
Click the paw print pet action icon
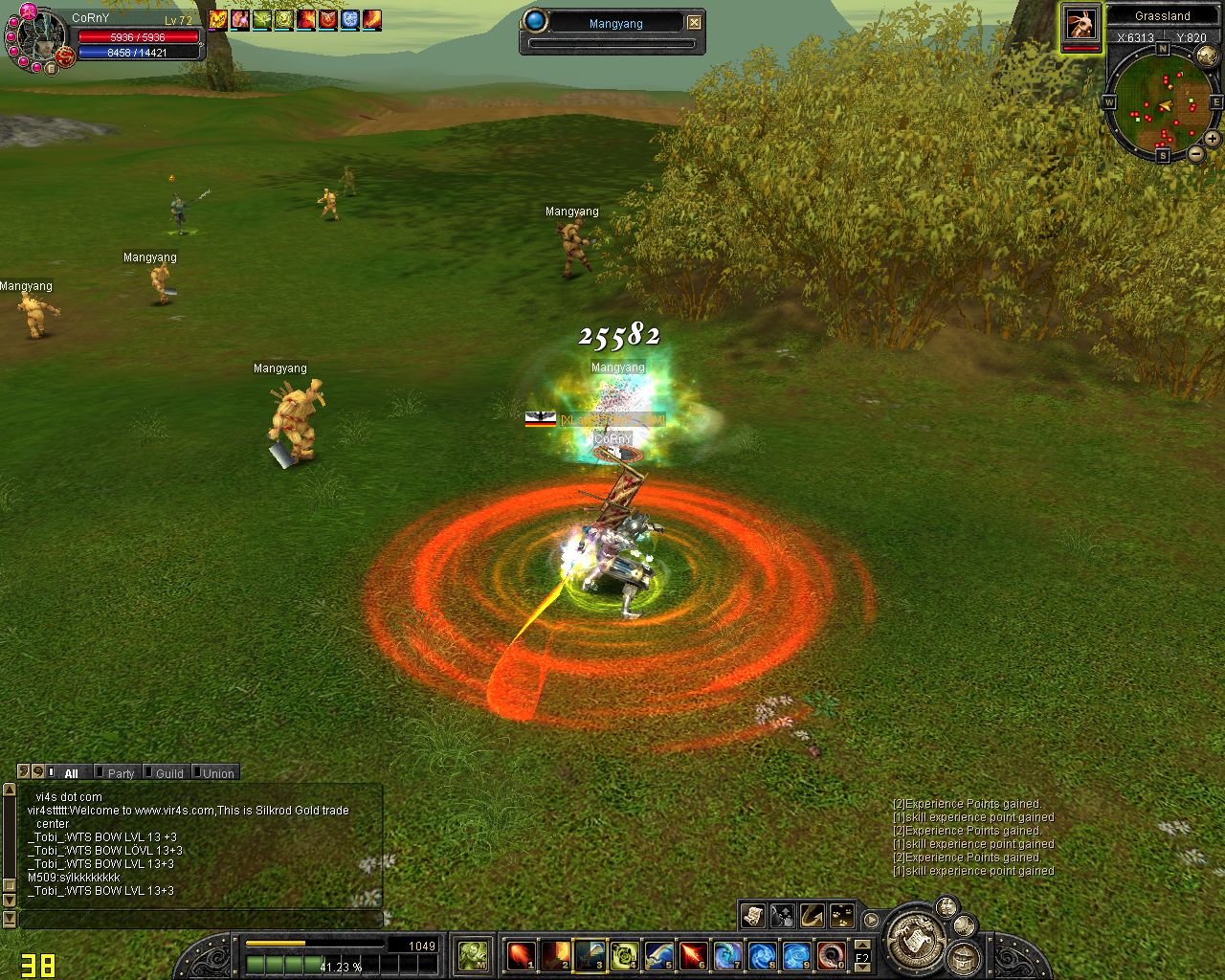[842, 916]
